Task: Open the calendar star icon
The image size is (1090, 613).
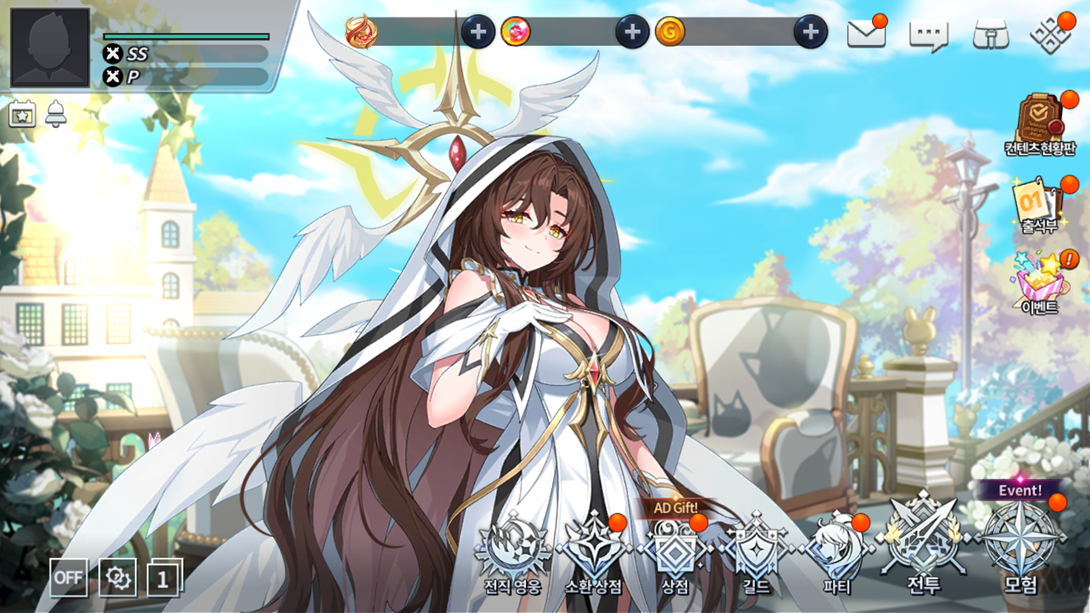Action: coord(22,114)
